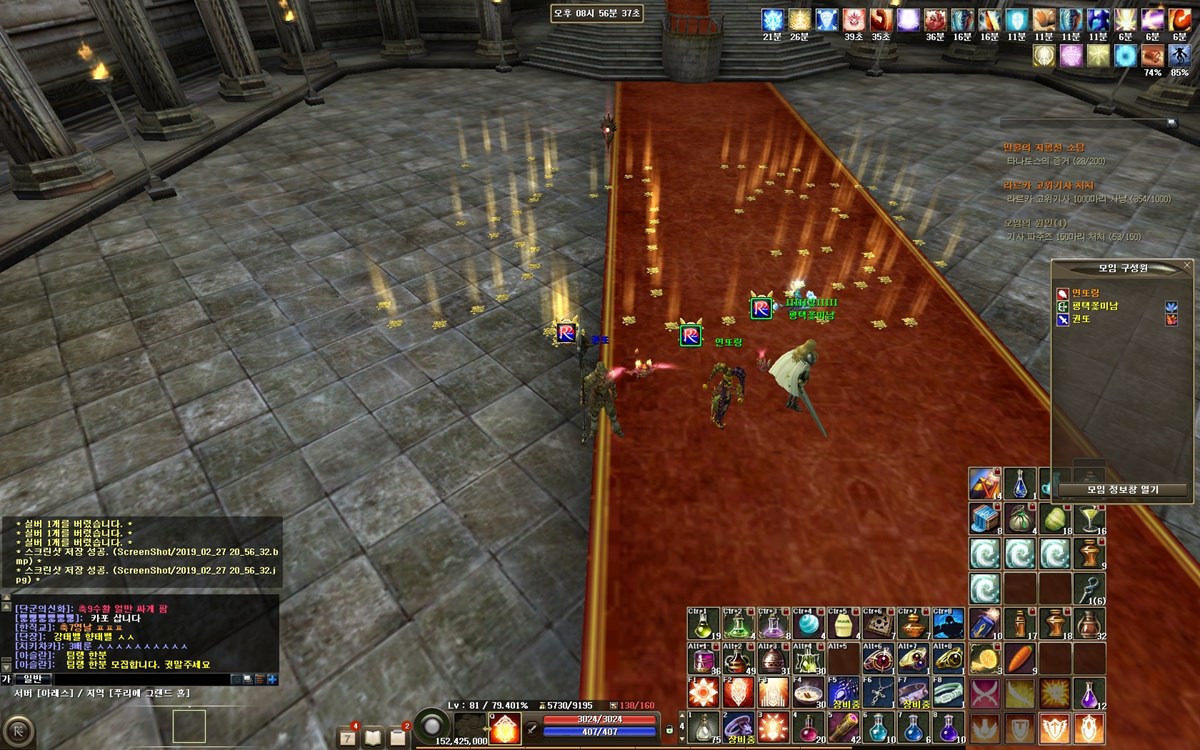Click the snowflake buff icon showing 21분
This screenshot has height=750, width=1200.
pyautogui.click(x=772, y=21)
